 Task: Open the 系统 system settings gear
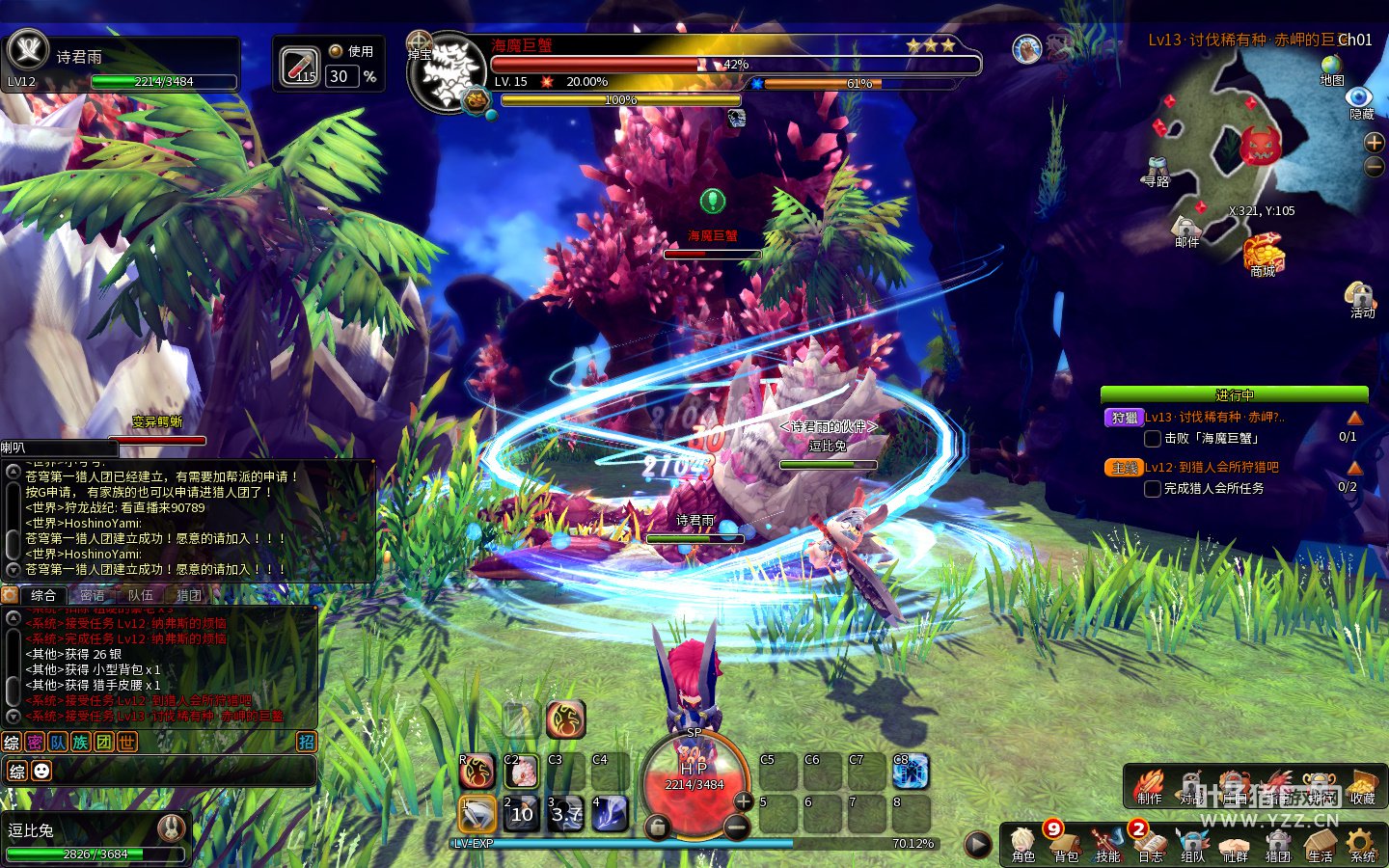1362,843
